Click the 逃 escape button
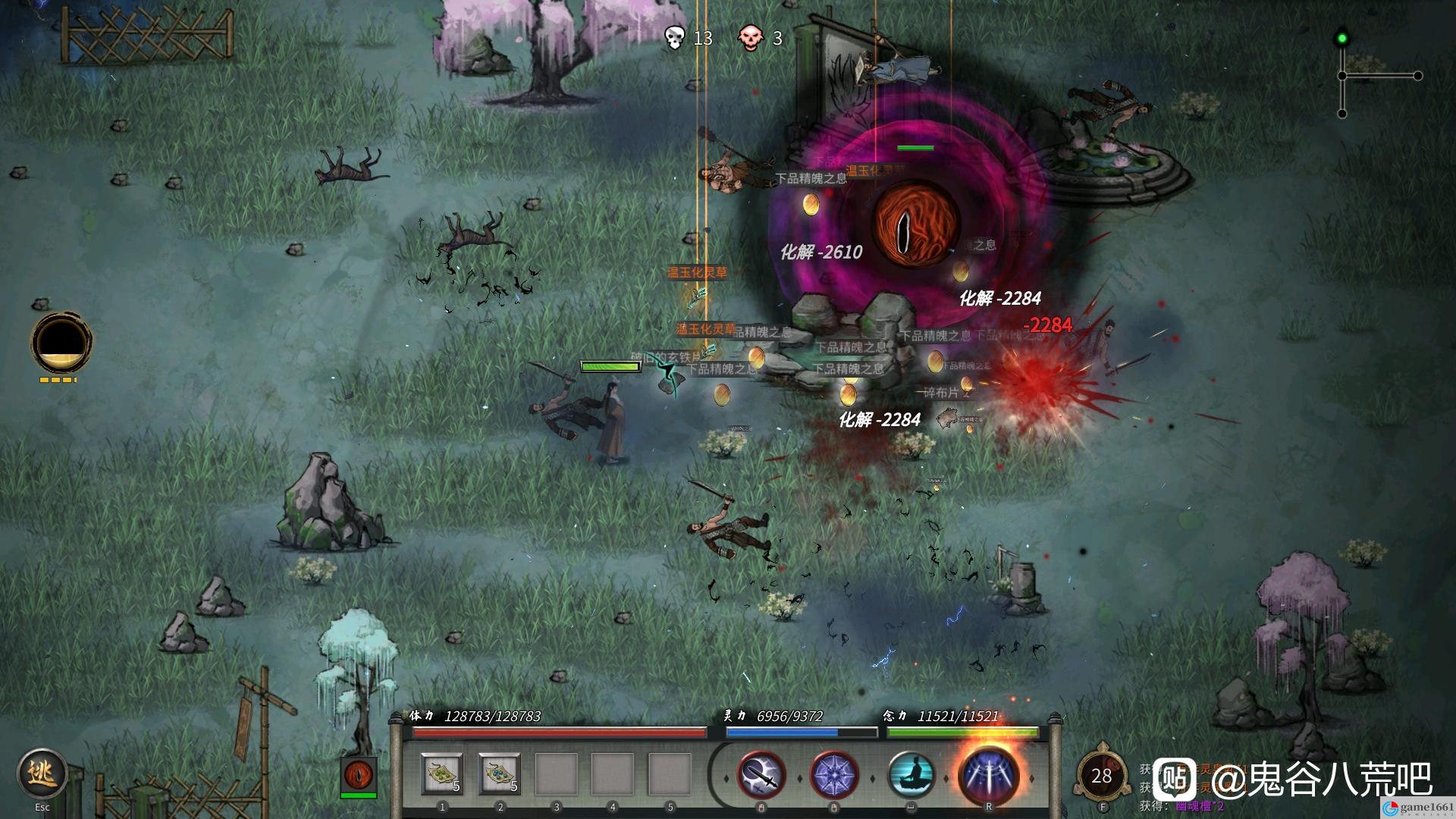1456x819 pixels. click(x=42, y=774)
